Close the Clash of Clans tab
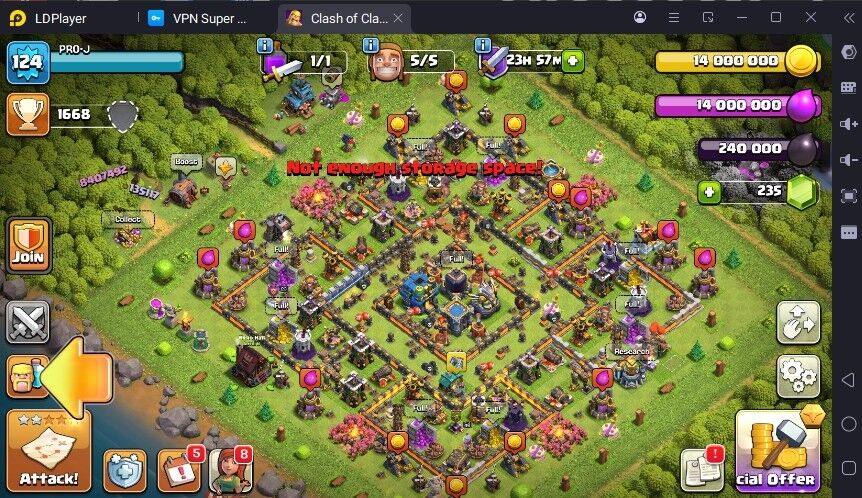 [398, 18]
